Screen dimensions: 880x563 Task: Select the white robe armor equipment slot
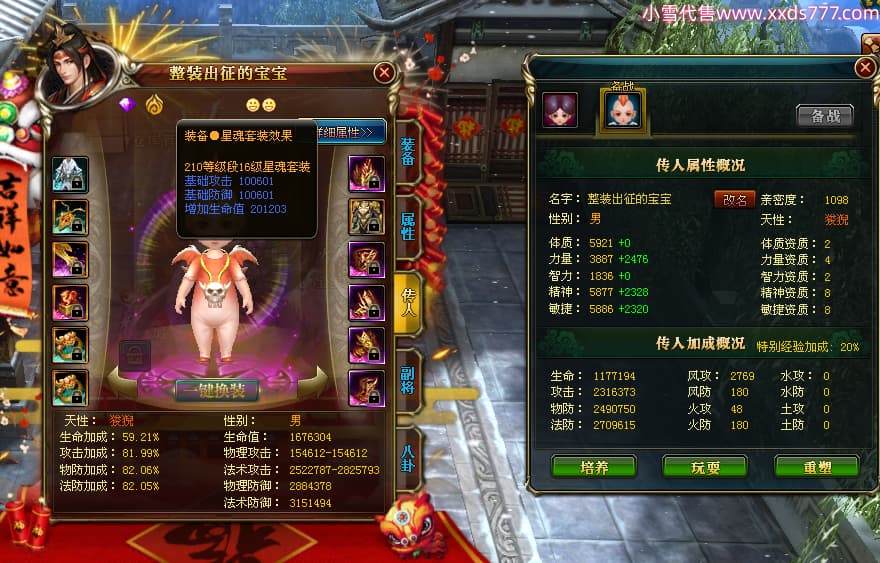(x=70, y=174)
